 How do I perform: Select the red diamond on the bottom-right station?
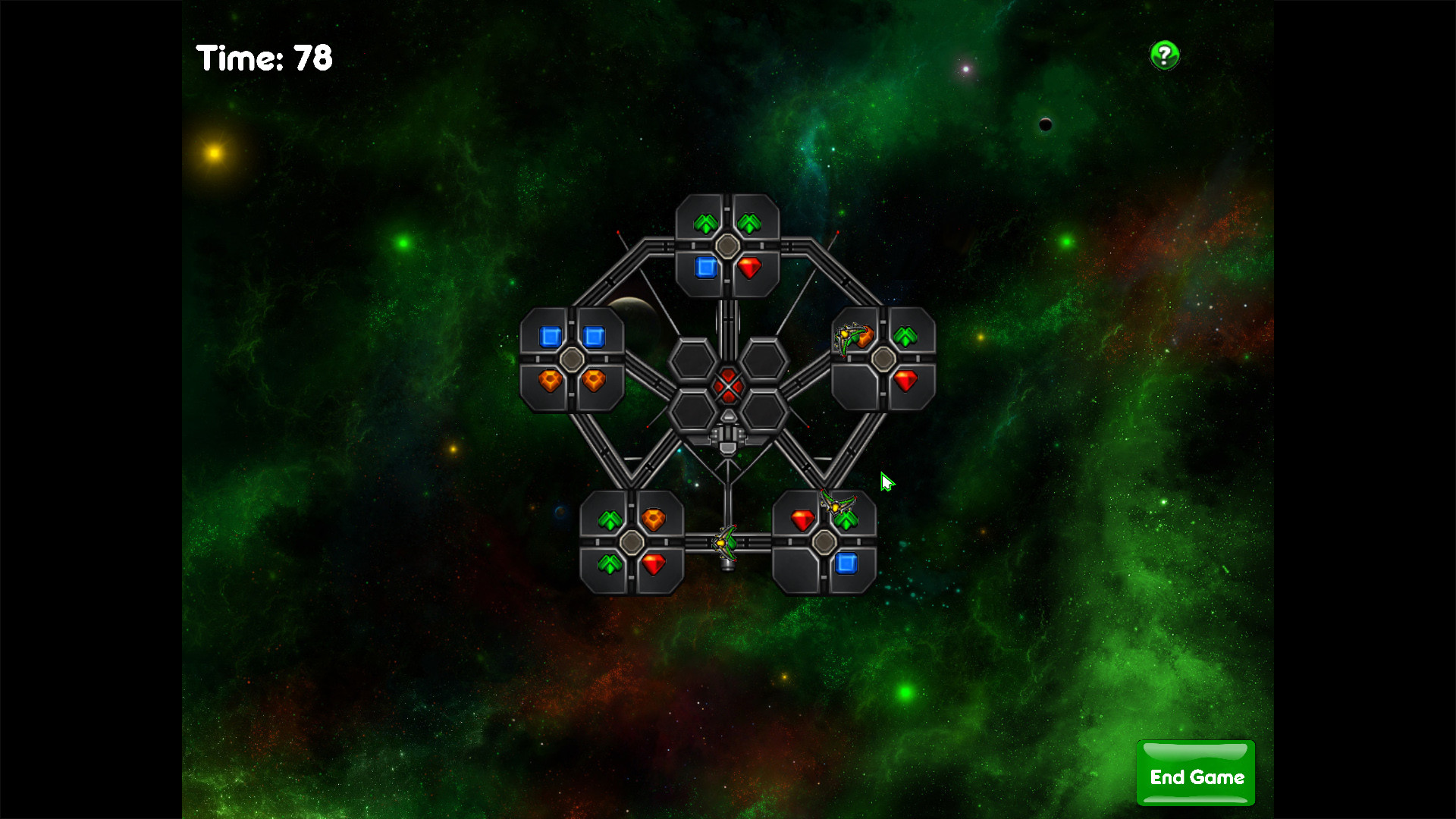(802, 519)
